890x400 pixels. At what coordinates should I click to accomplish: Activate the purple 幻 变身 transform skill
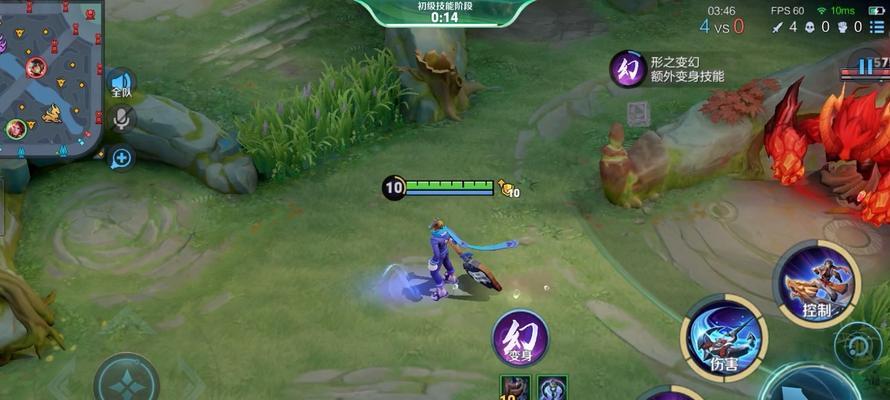[x=520, y=339]
